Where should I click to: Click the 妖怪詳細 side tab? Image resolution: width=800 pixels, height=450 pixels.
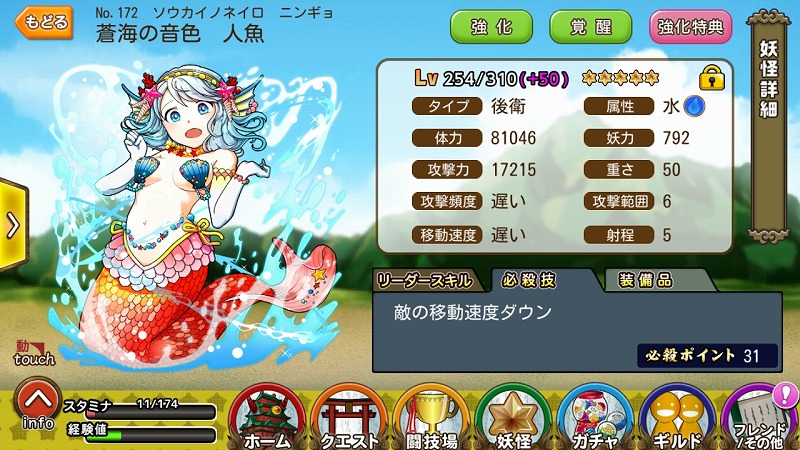(769, 82)
